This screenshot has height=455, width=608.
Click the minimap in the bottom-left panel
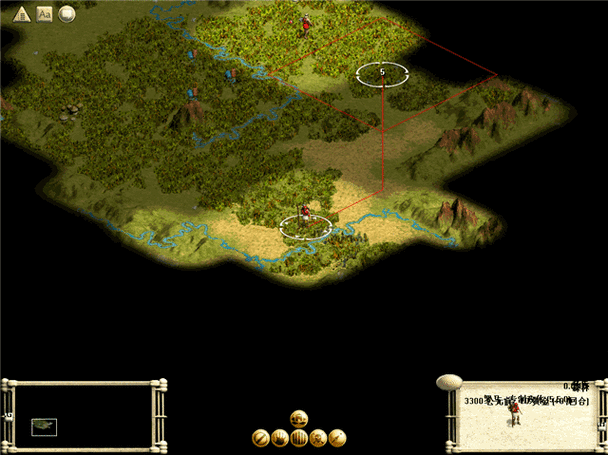(44, 427)
